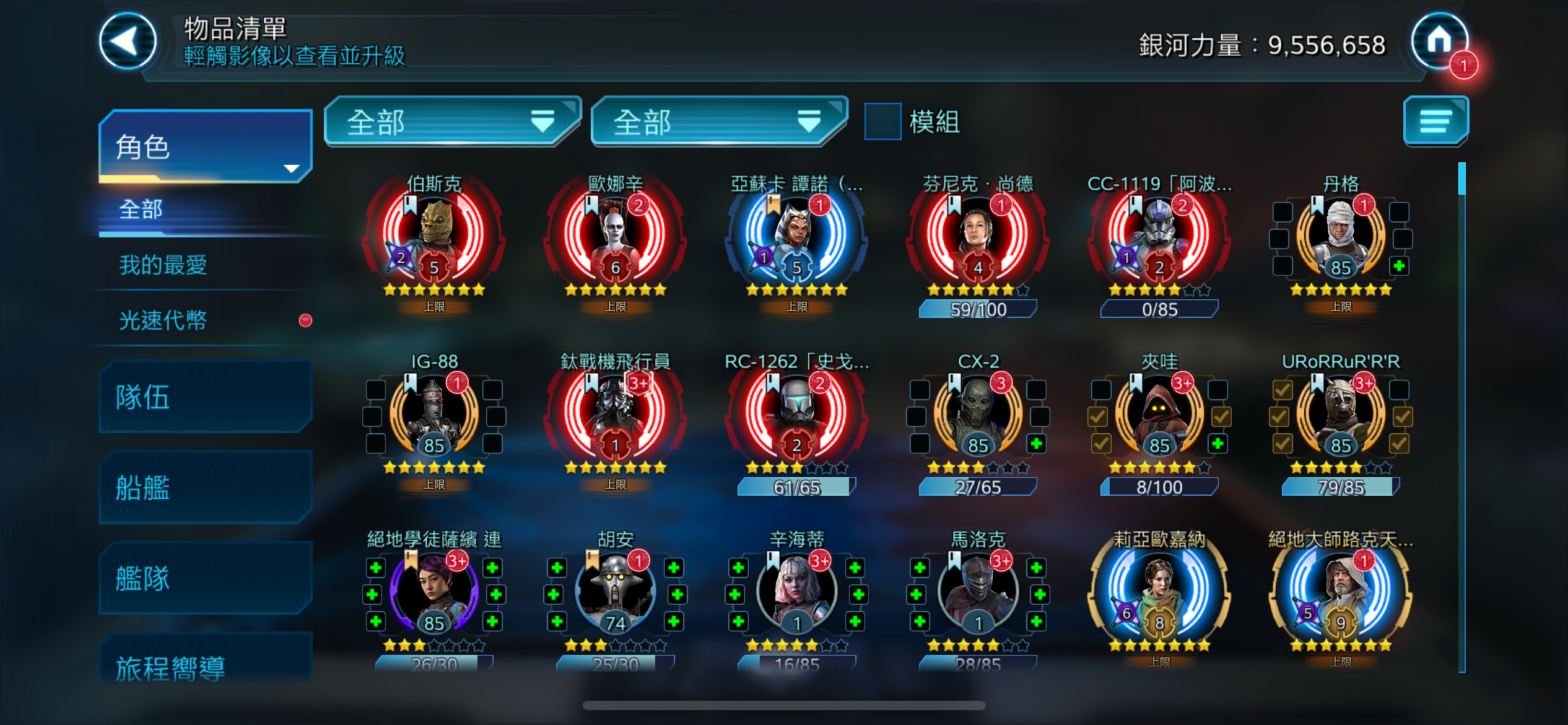1568x725 pixels.
Task: Toggle the 模組 mods checkbox
Action: (882, 121)
